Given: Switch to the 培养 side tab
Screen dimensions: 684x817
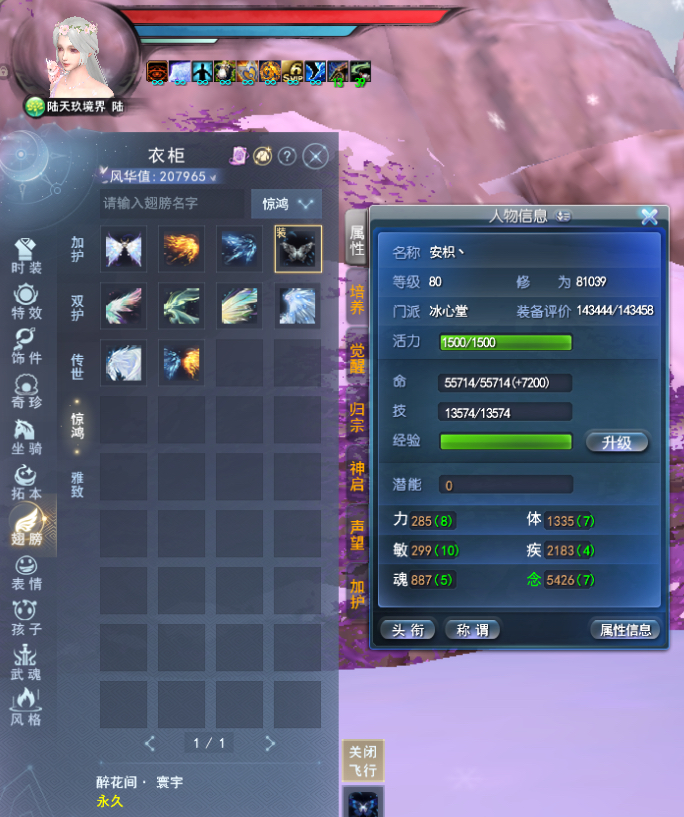Looking at the screenshot, I should pos(357,299).
